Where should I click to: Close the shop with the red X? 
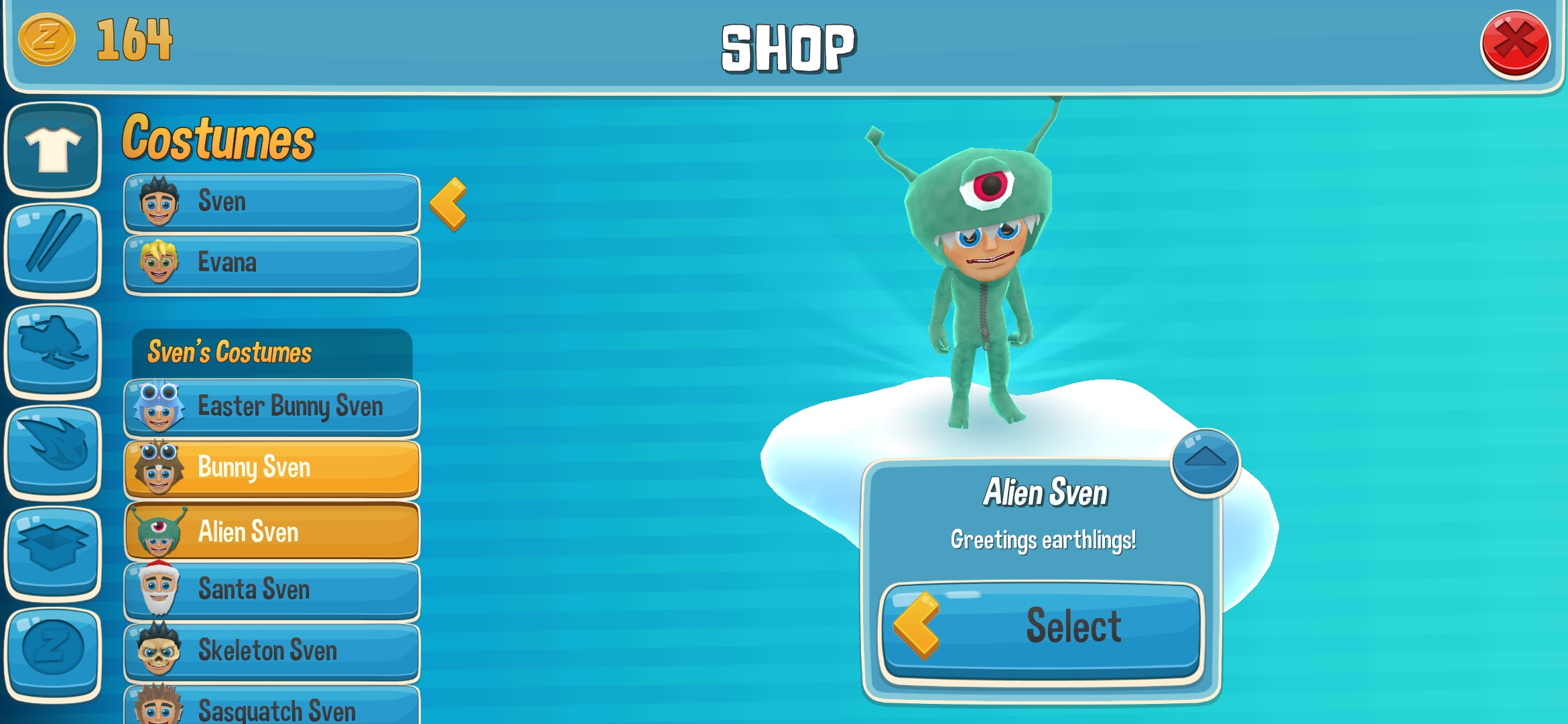1514,44
